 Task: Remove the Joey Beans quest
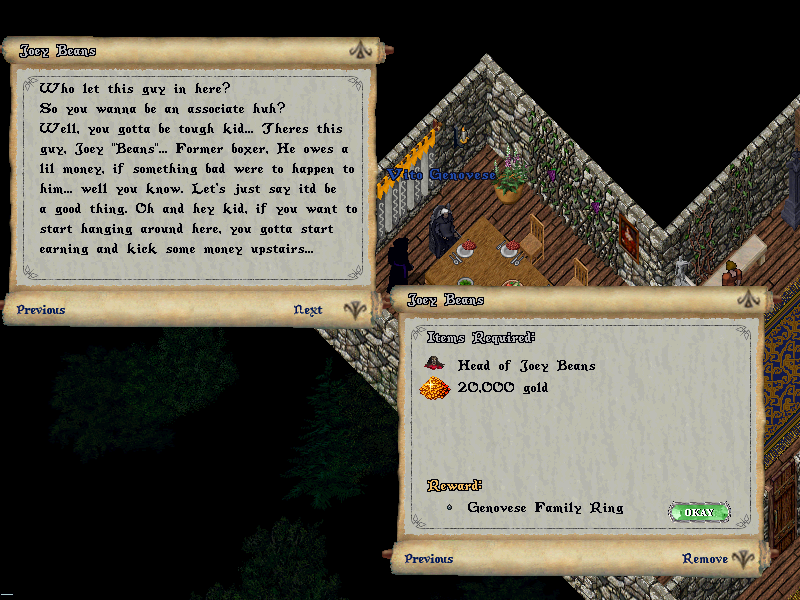pyautogui.click(x=705, y=559)
